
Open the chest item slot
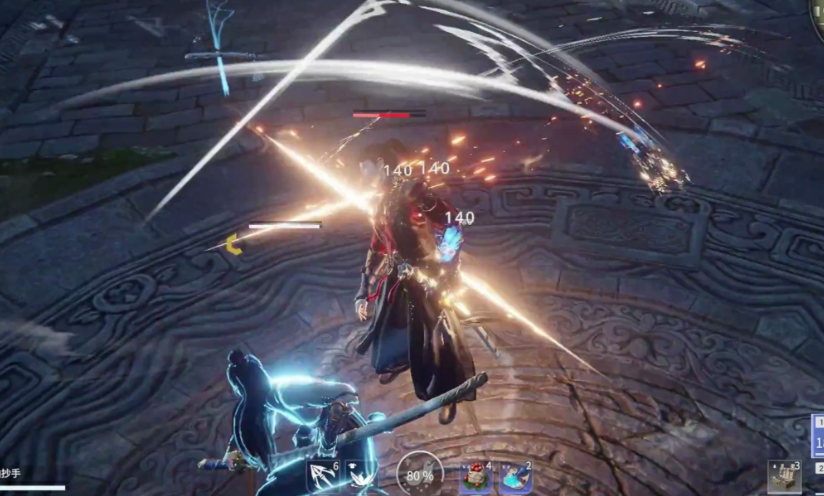(x=784, y=477)
